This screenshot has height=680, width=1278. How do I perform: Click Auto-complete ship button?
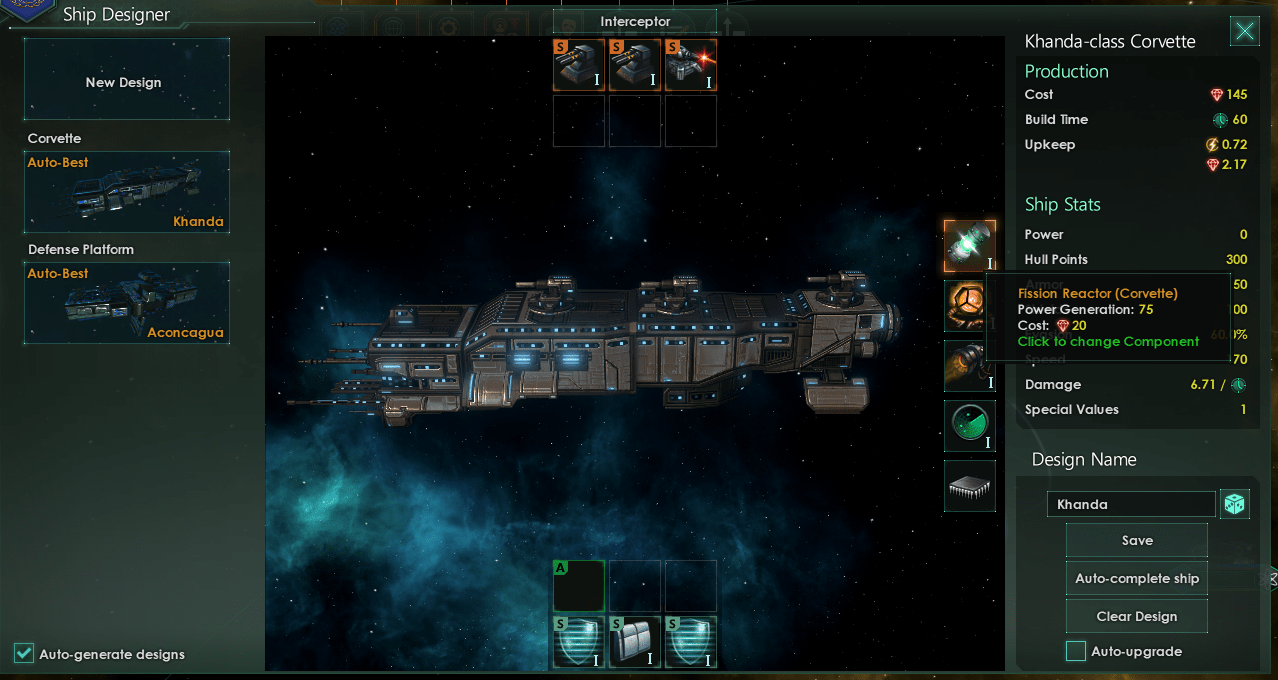tap(1137, 578)
